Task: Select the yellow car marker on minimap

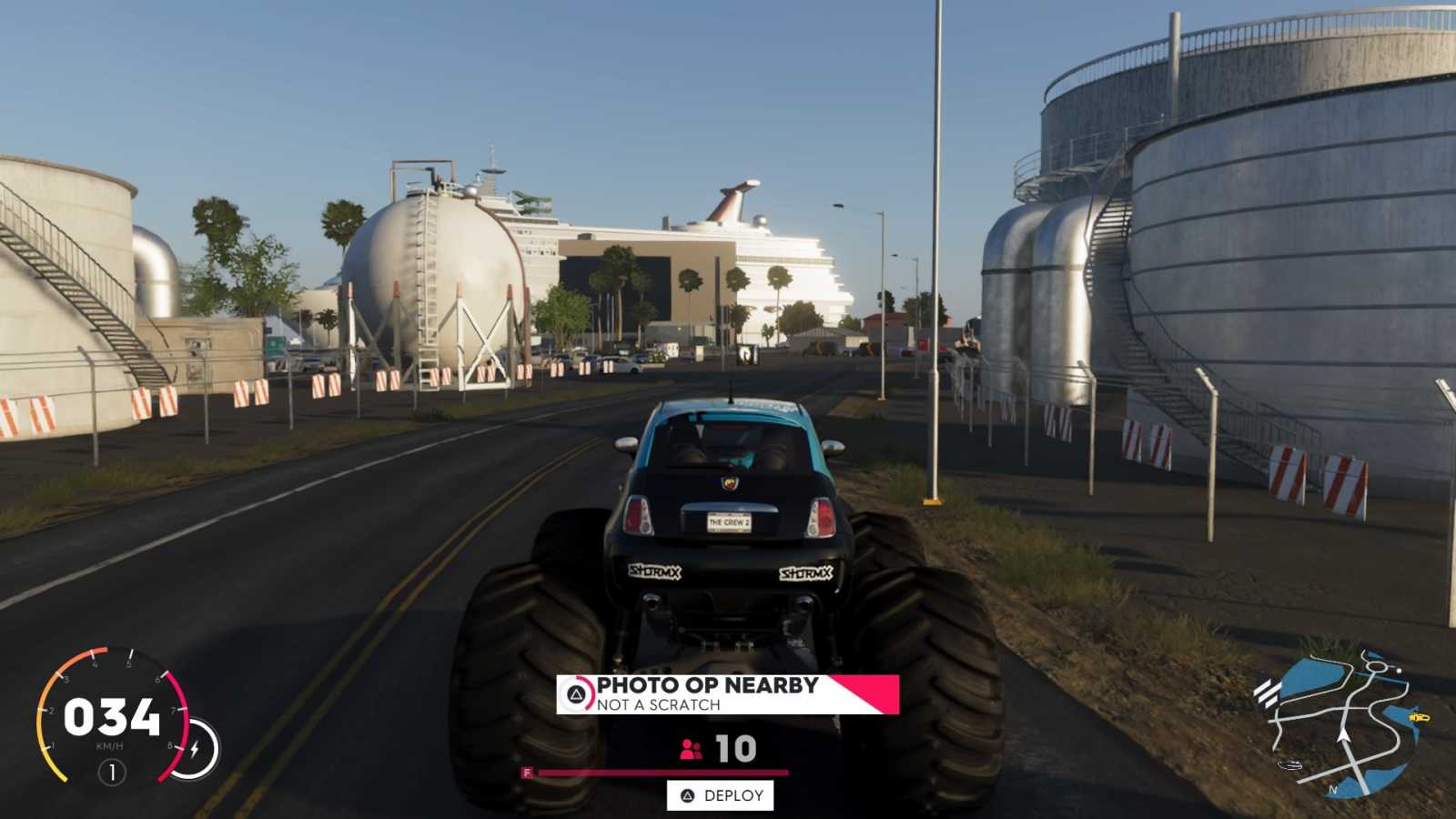Action: pyautogui.click(x=1418, y=717)
